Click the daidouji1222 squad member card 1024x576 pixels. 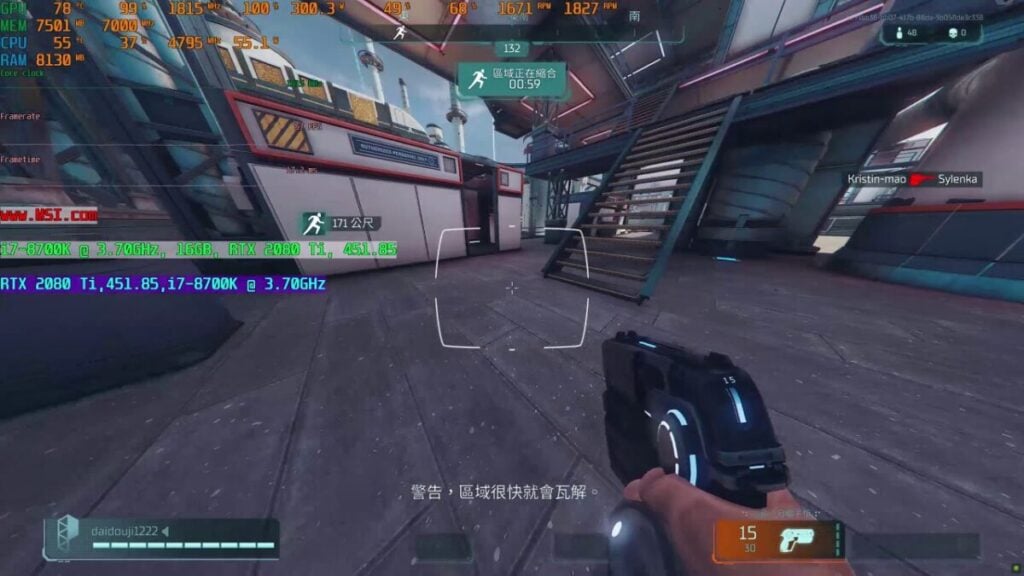click(x=161, y=538)
